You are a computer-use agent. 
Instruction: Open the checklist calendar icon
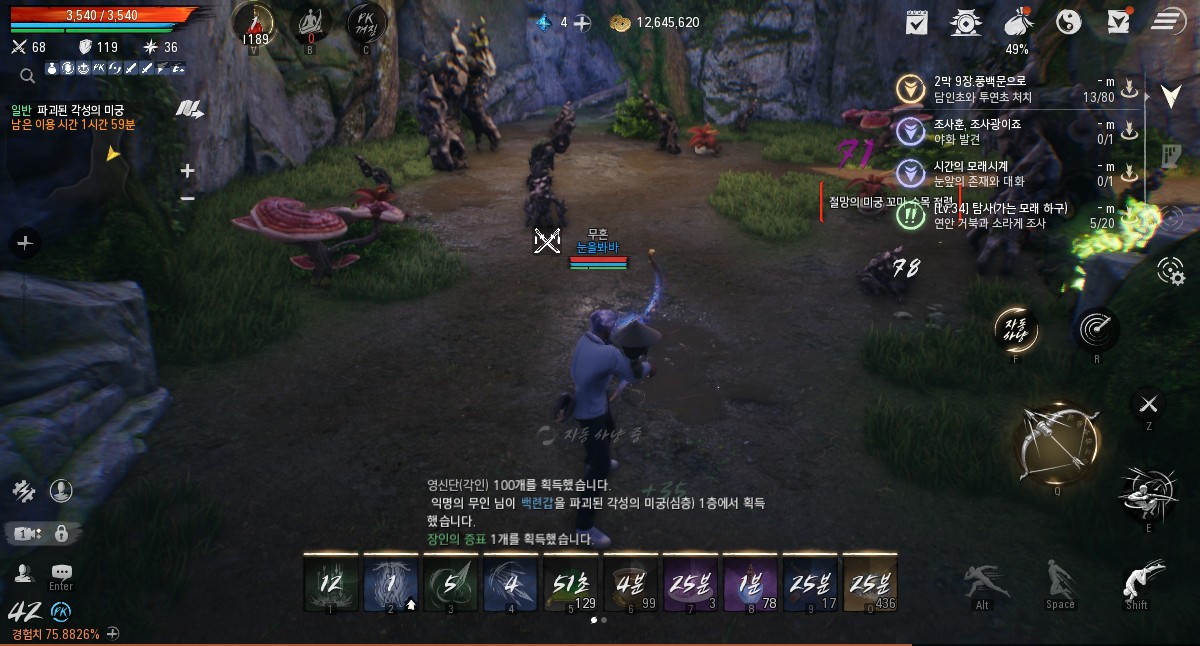tap(916, 21)
